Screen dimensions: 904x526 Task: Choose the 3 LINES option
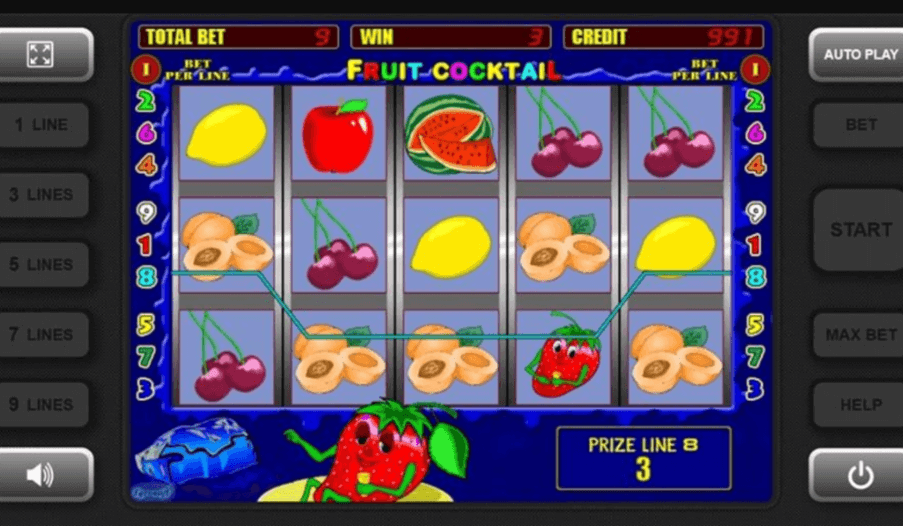41,195
